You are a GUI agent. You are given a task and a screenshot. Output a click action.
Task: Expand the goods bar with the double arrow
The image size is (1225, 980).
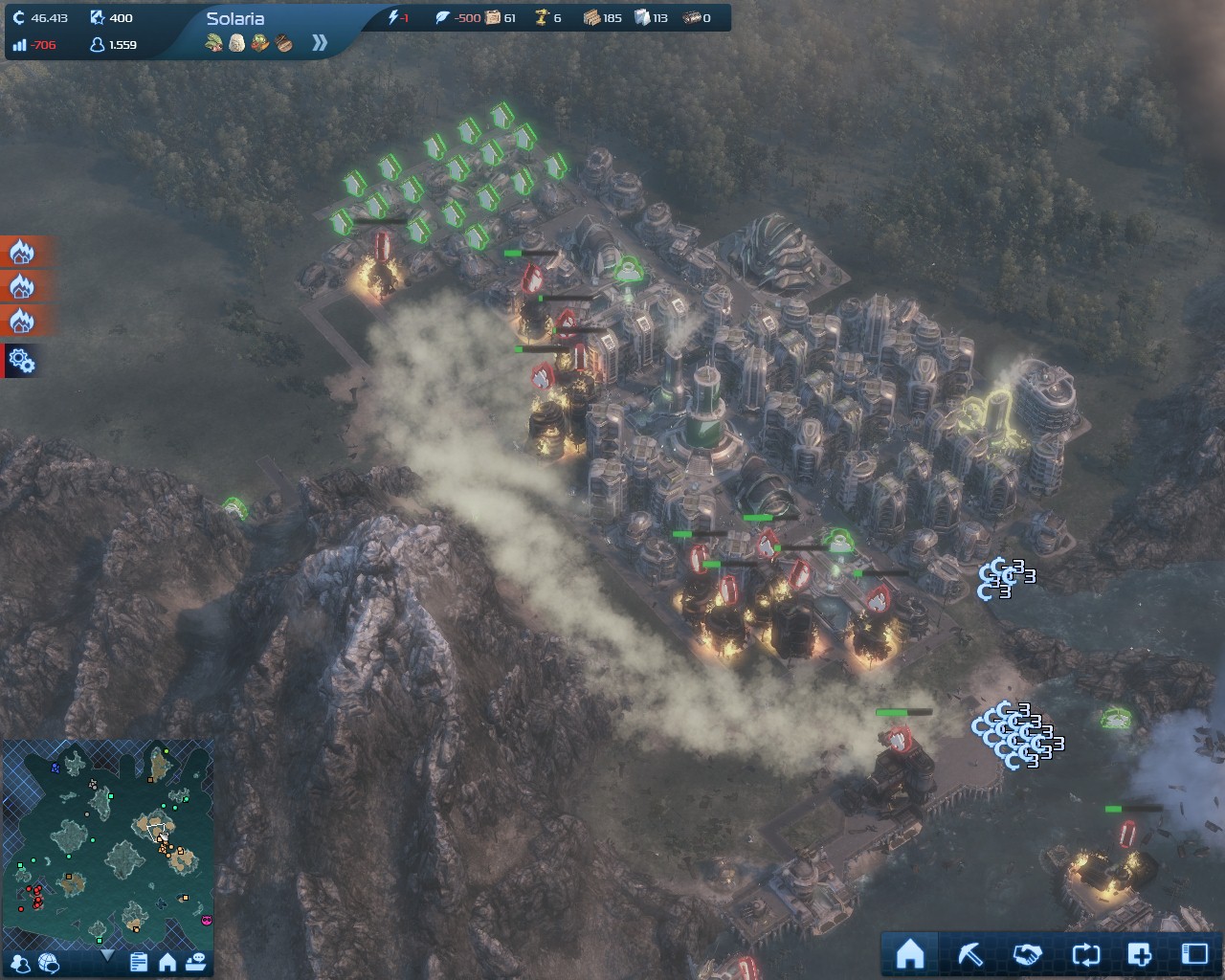(x=320, y=42)
